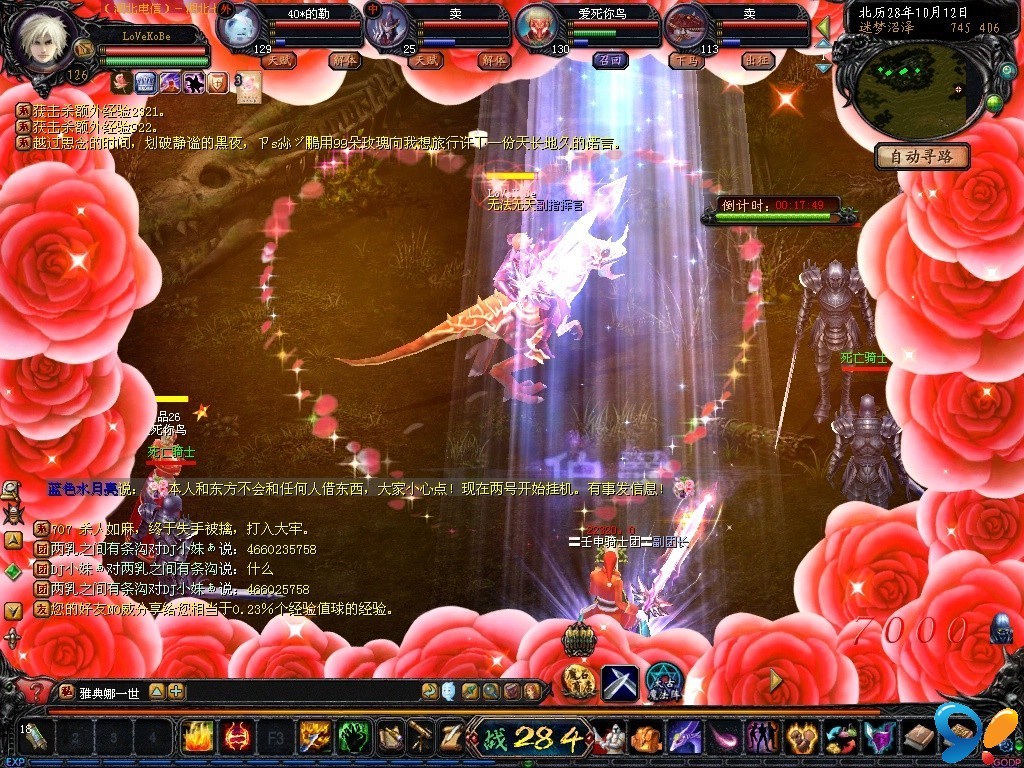This screenshot has width=1024, height=768.
Task: Open the book icon in the bottom bar
Action: [x=920, y=738]
